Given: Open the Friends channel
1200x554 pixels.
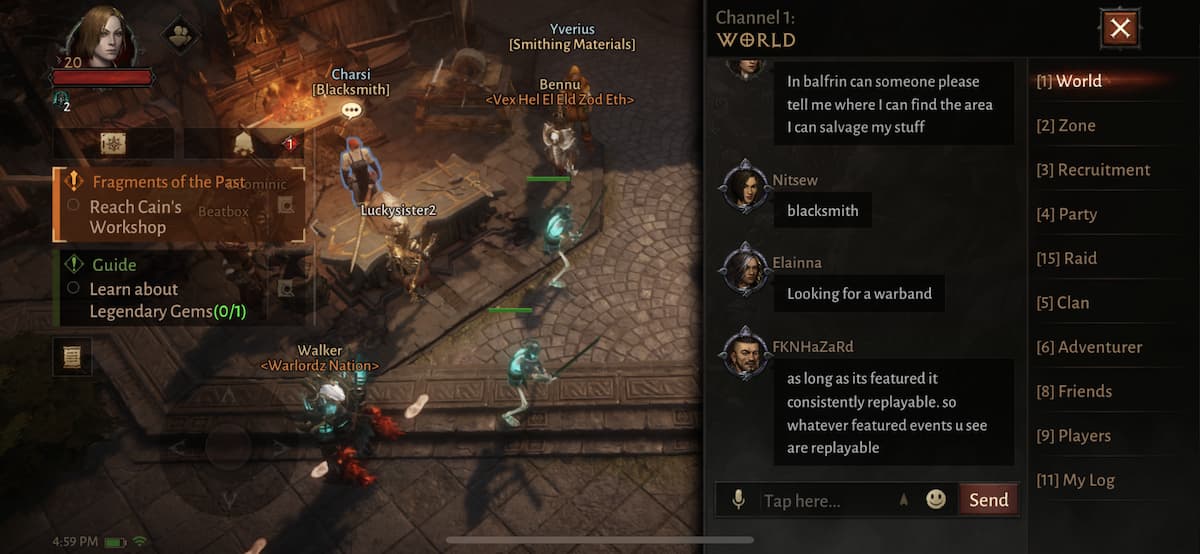Looking at the screenshot, I should [x=1074, y=391].
